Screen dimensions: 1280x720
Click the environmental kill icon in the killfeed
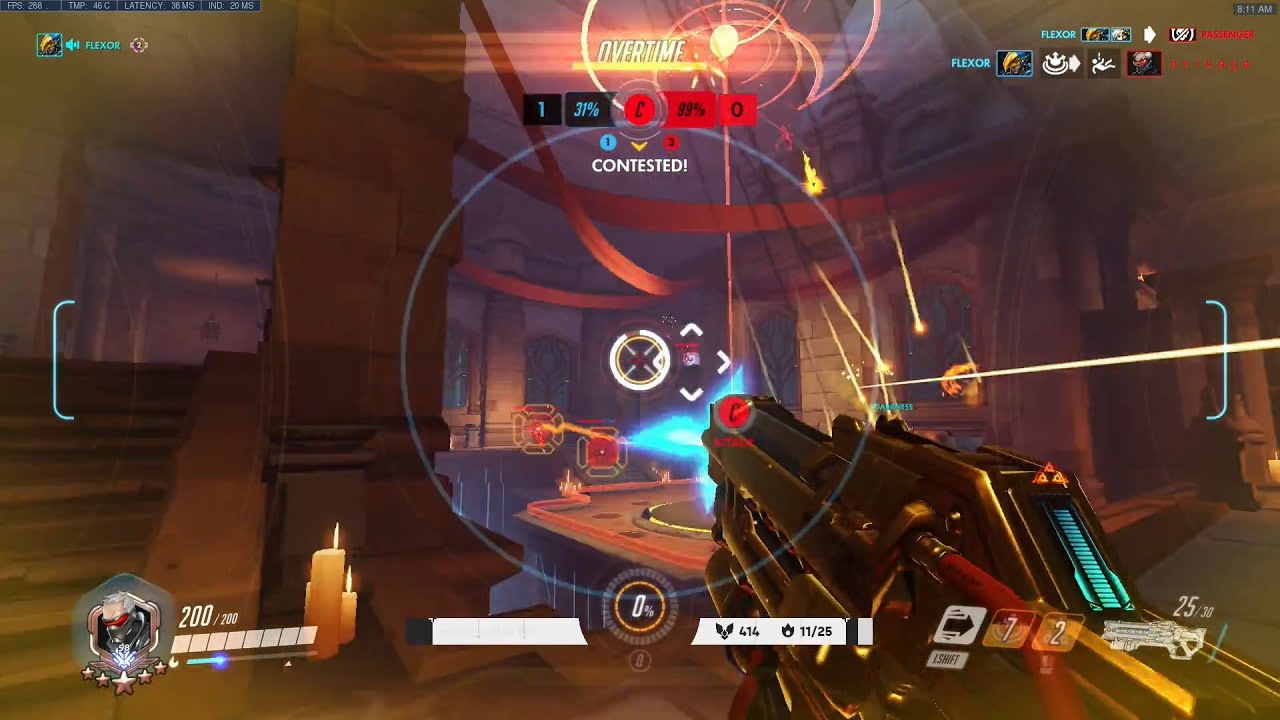pyautogui.click(x=1102, y=62)
